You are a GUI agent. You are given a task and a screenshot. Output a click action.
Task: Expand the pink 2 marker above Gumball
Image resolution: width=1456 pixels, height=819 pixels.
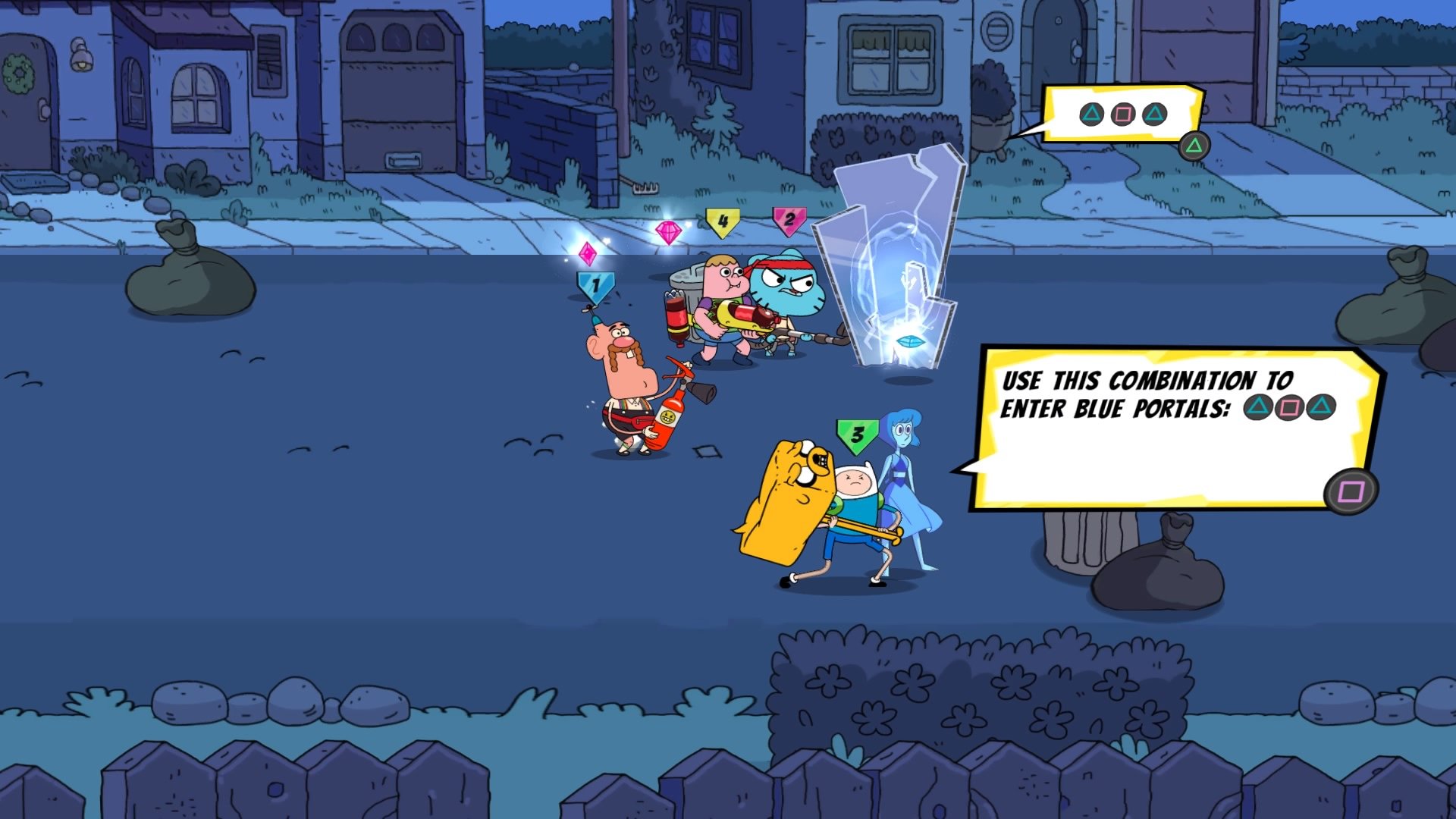click(x=789, y=220)
